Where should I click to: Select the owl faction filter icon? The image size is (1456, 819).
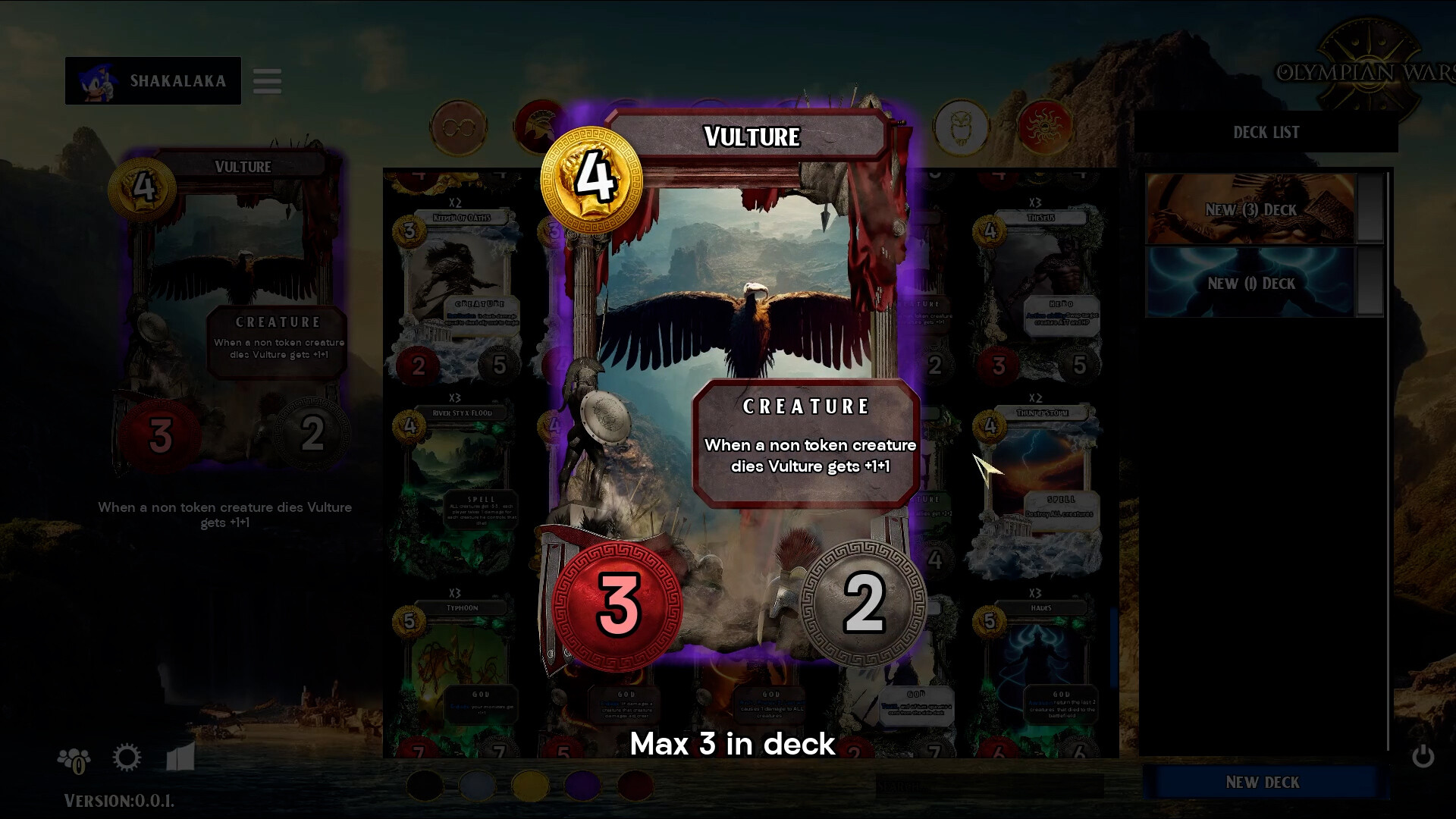click(x=961, y=127)
